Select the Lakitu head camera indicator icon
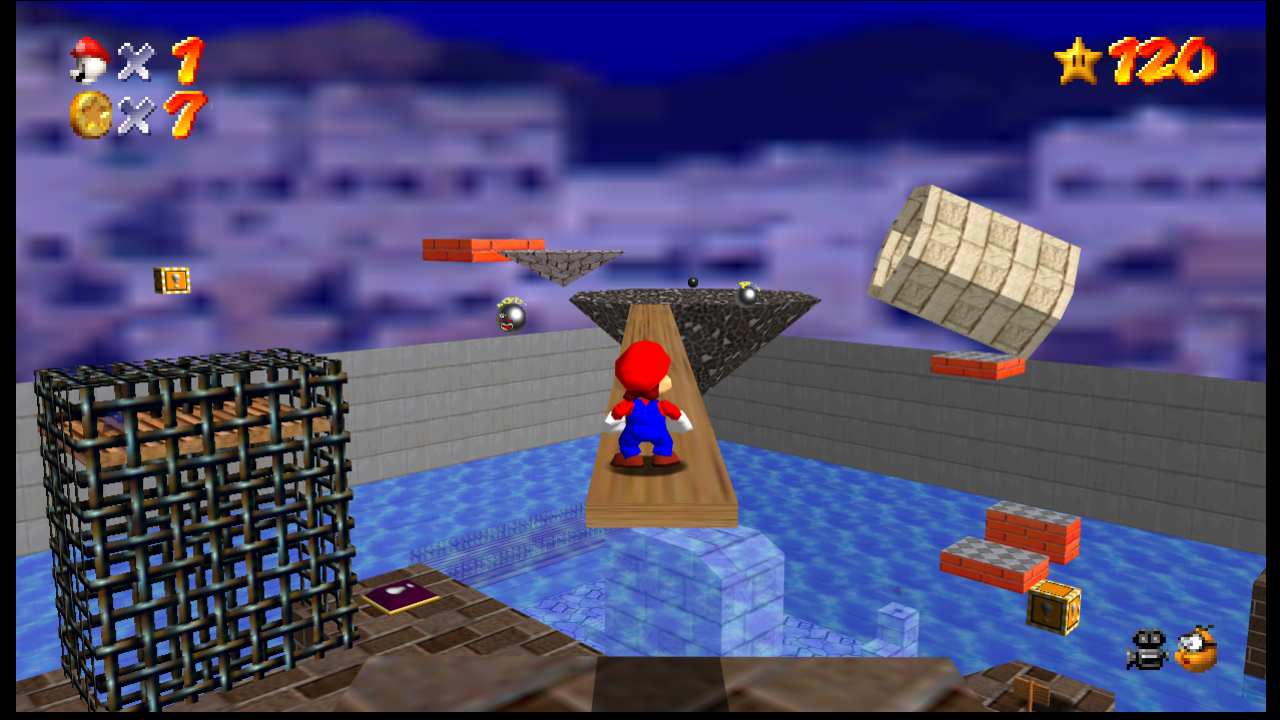Viewport: 1280px width, 720px height. pyautogui.click(x=1196, y=650)
